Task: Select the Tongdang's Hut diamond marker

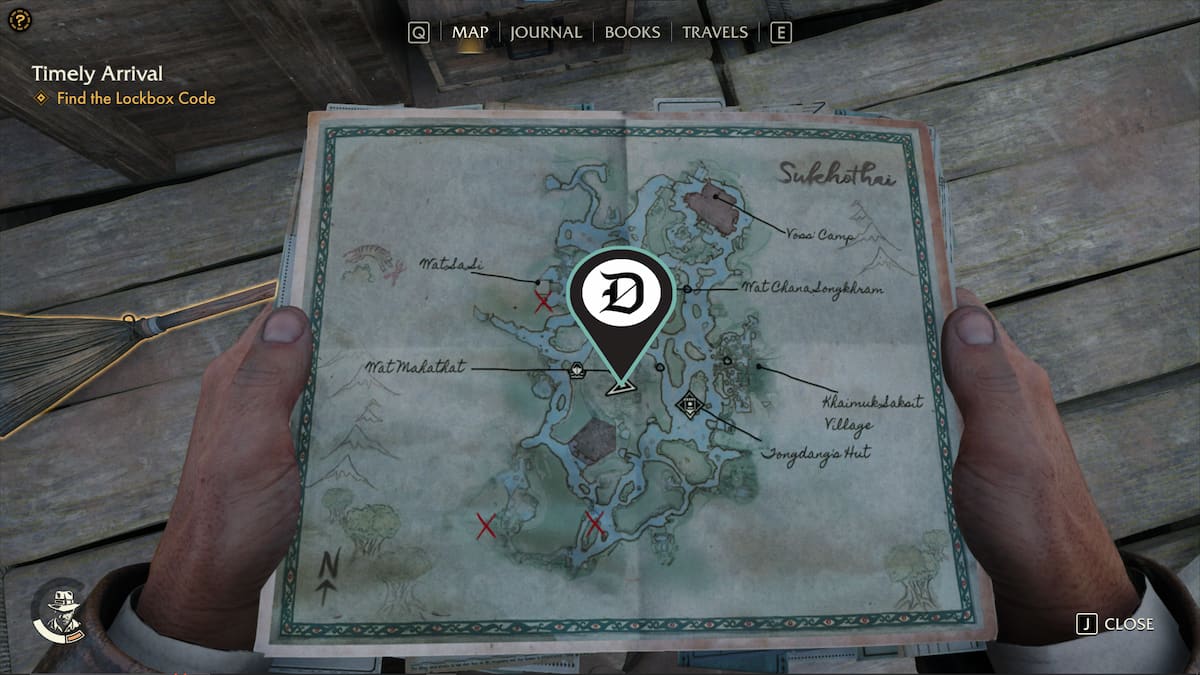Action: pos(688,405)
